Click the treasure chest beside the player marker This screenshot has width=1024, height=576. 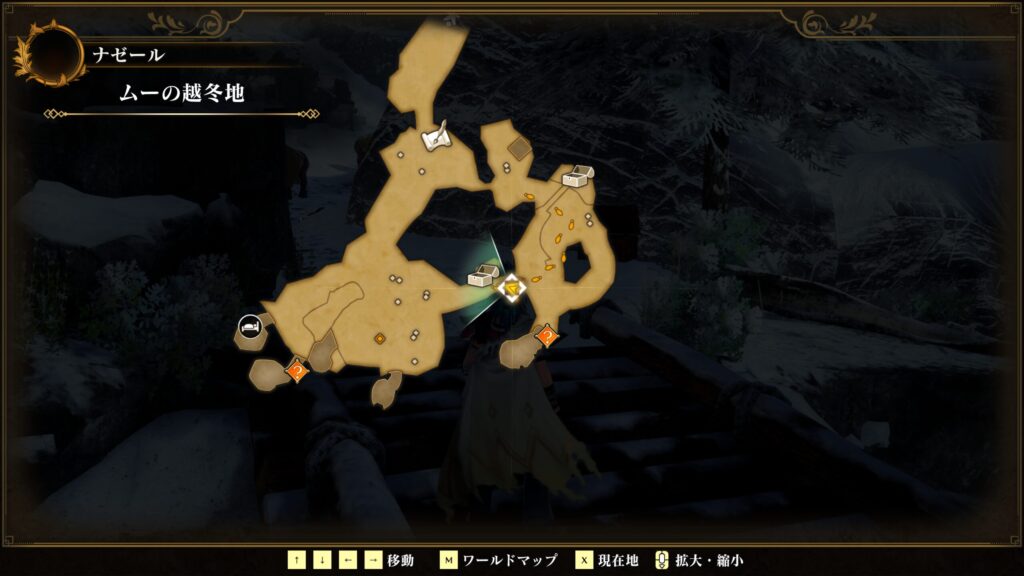(x=484, y=276)
